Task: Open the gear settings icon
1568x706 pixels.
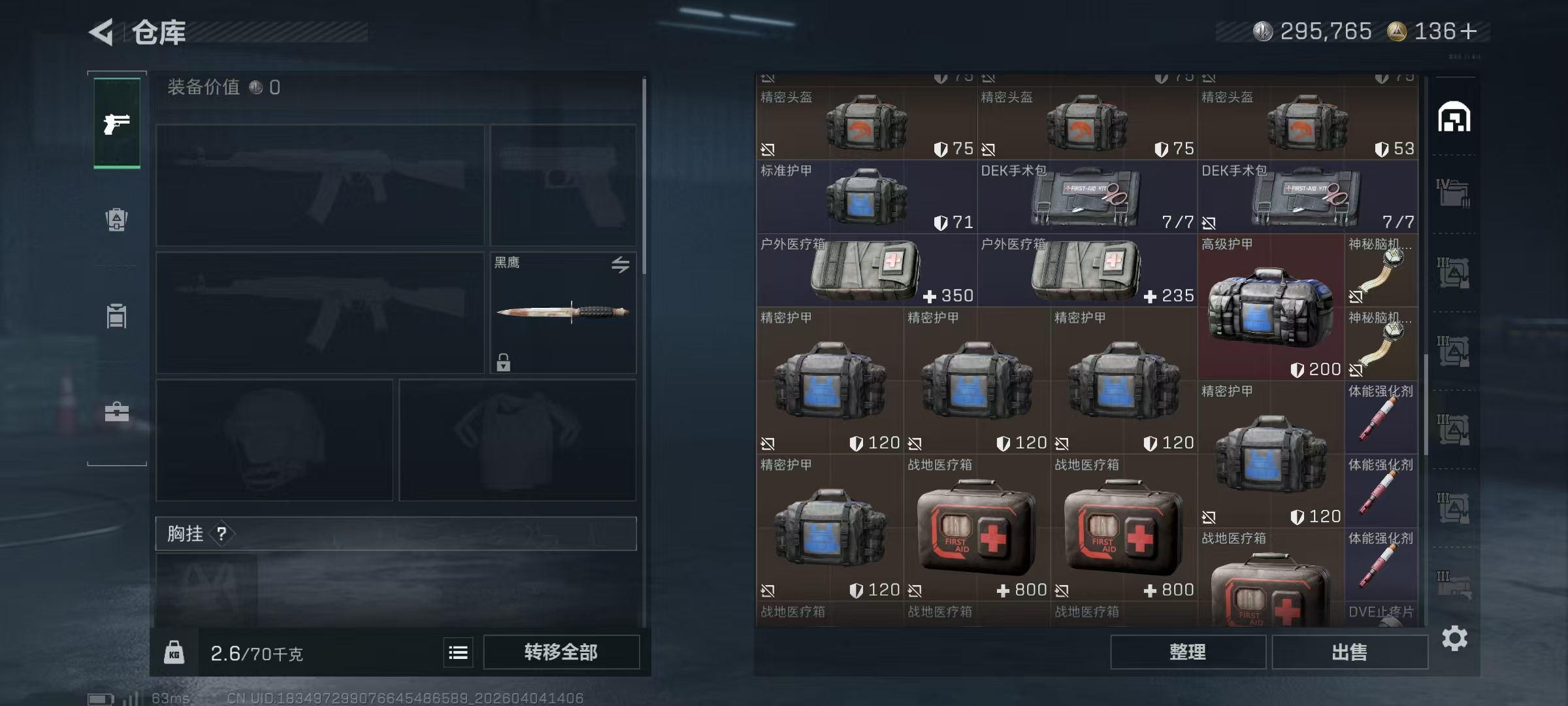Action: click(x=1454, y=638)
